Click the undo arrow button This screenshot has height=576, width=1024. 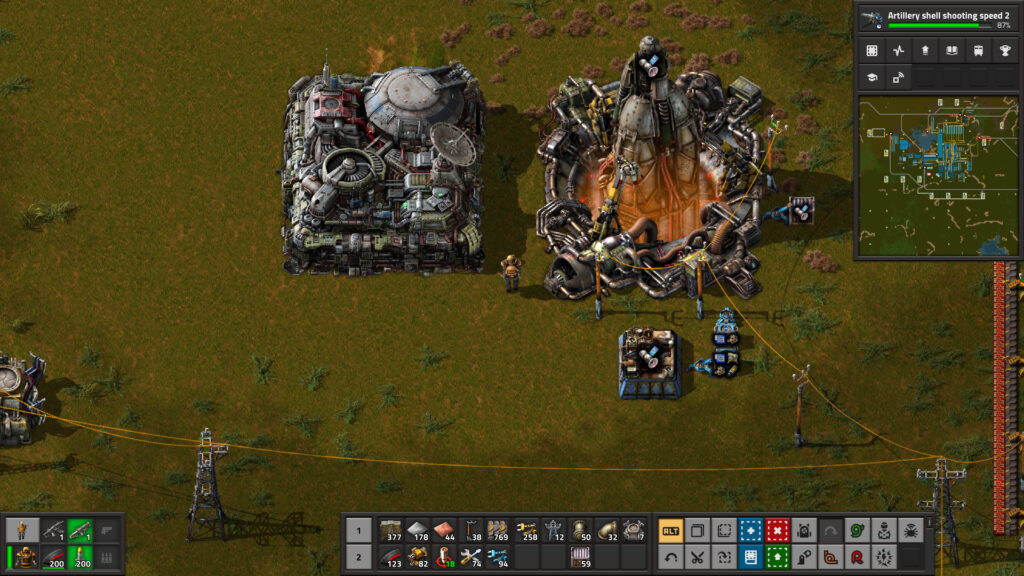pyautogui.click(x=671, y=557)
